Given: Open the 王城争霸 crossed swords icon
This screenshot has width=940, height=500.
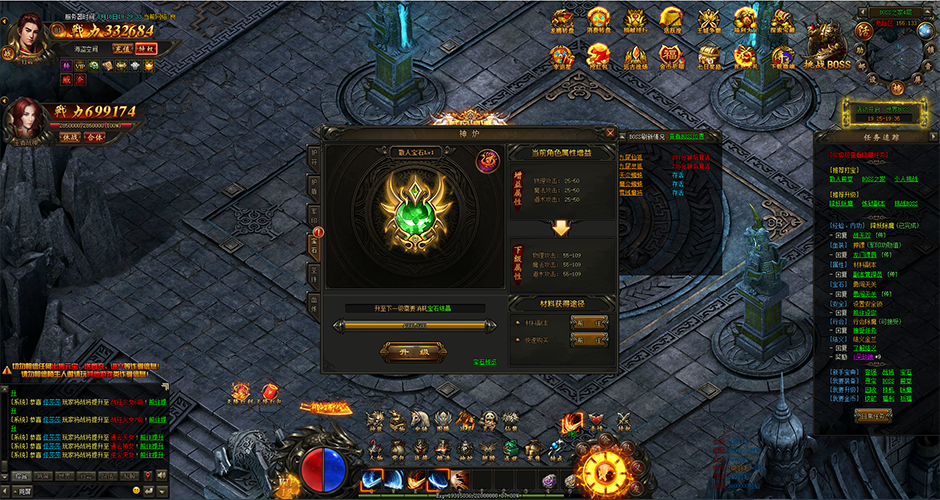Looking at the screenshot, I should 708,21.
